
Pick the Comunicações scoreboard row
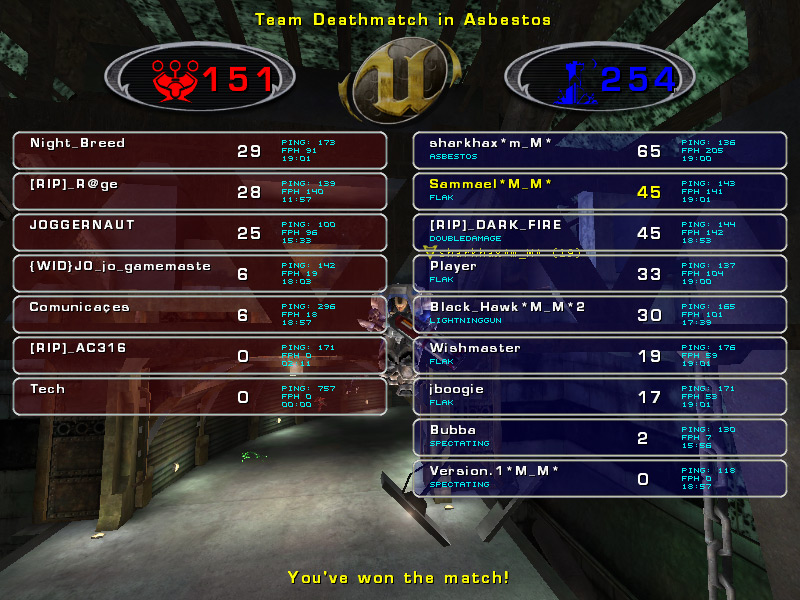click(199, 315)
